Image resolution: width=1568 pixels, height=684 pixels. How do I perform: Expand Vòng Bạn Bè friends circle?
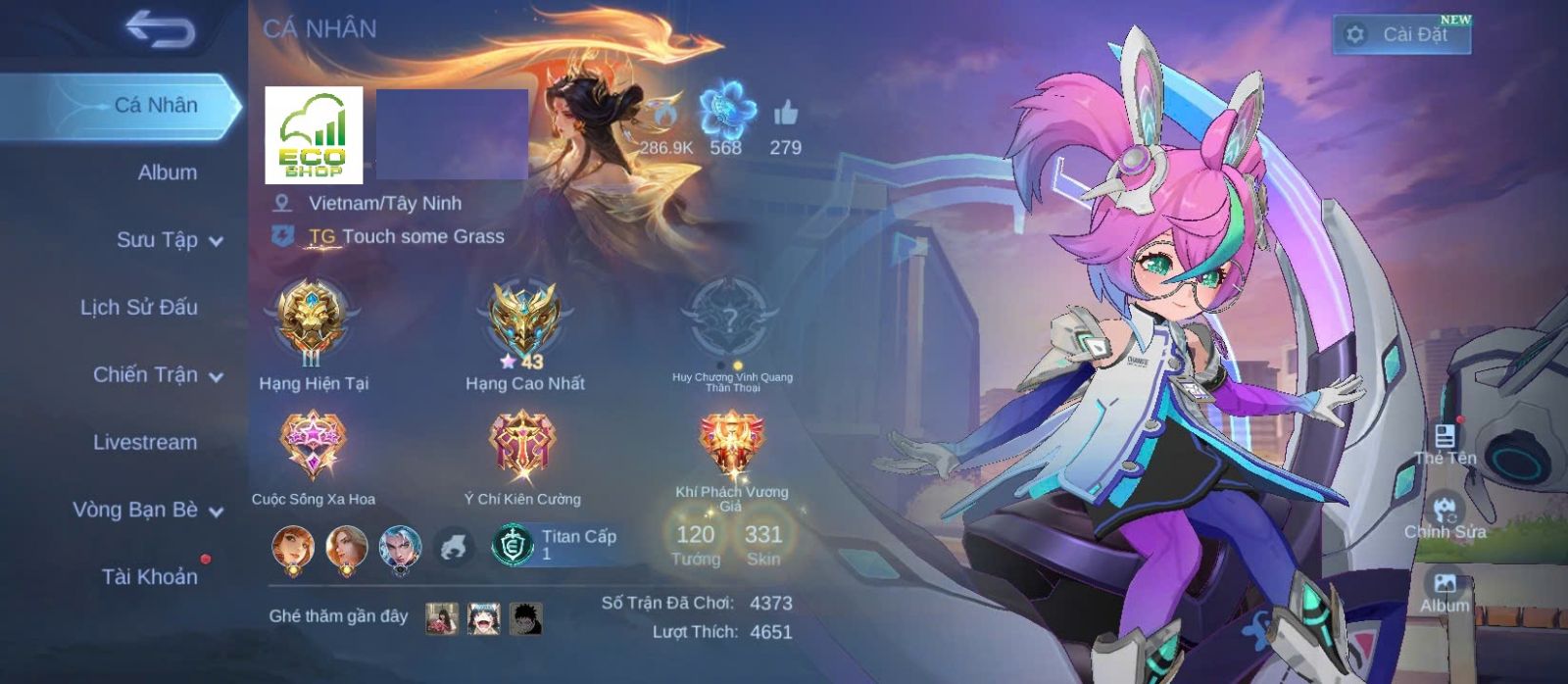click(x=147, y=510)
